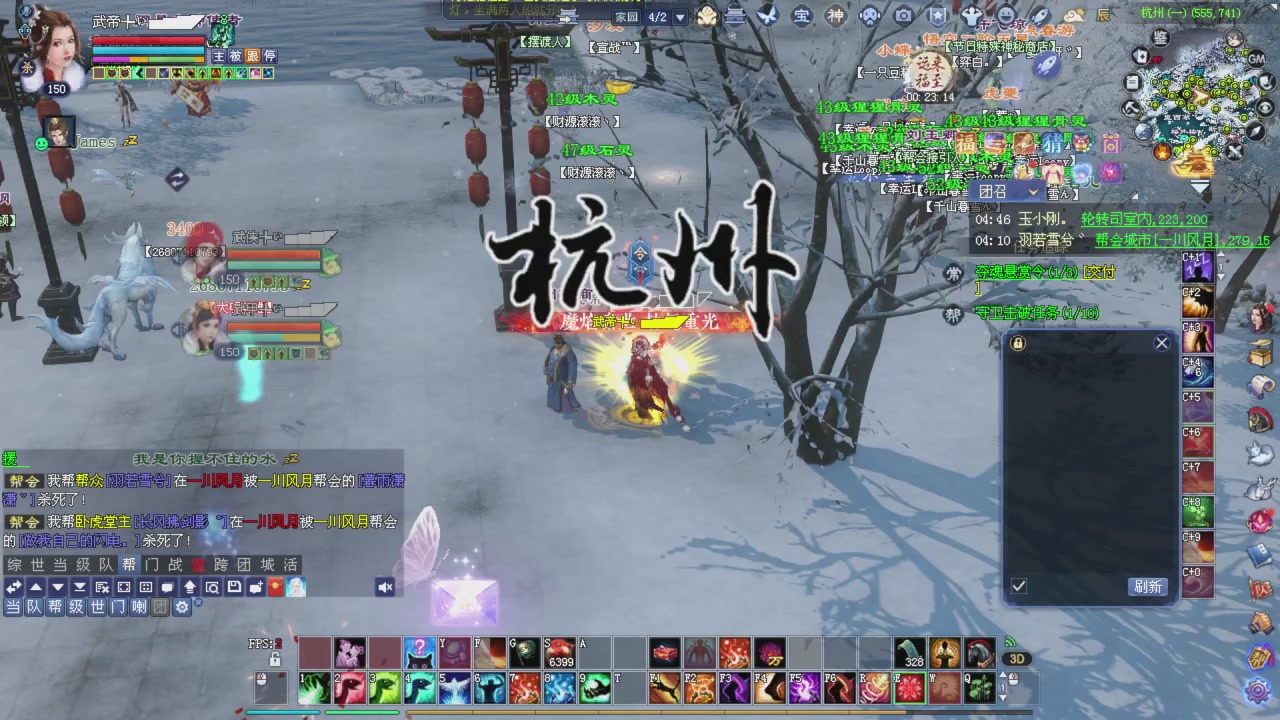Click the red envelope icon in the chat toolbar
This screenshot has height=720, width=1280.
tap(274, 587)
